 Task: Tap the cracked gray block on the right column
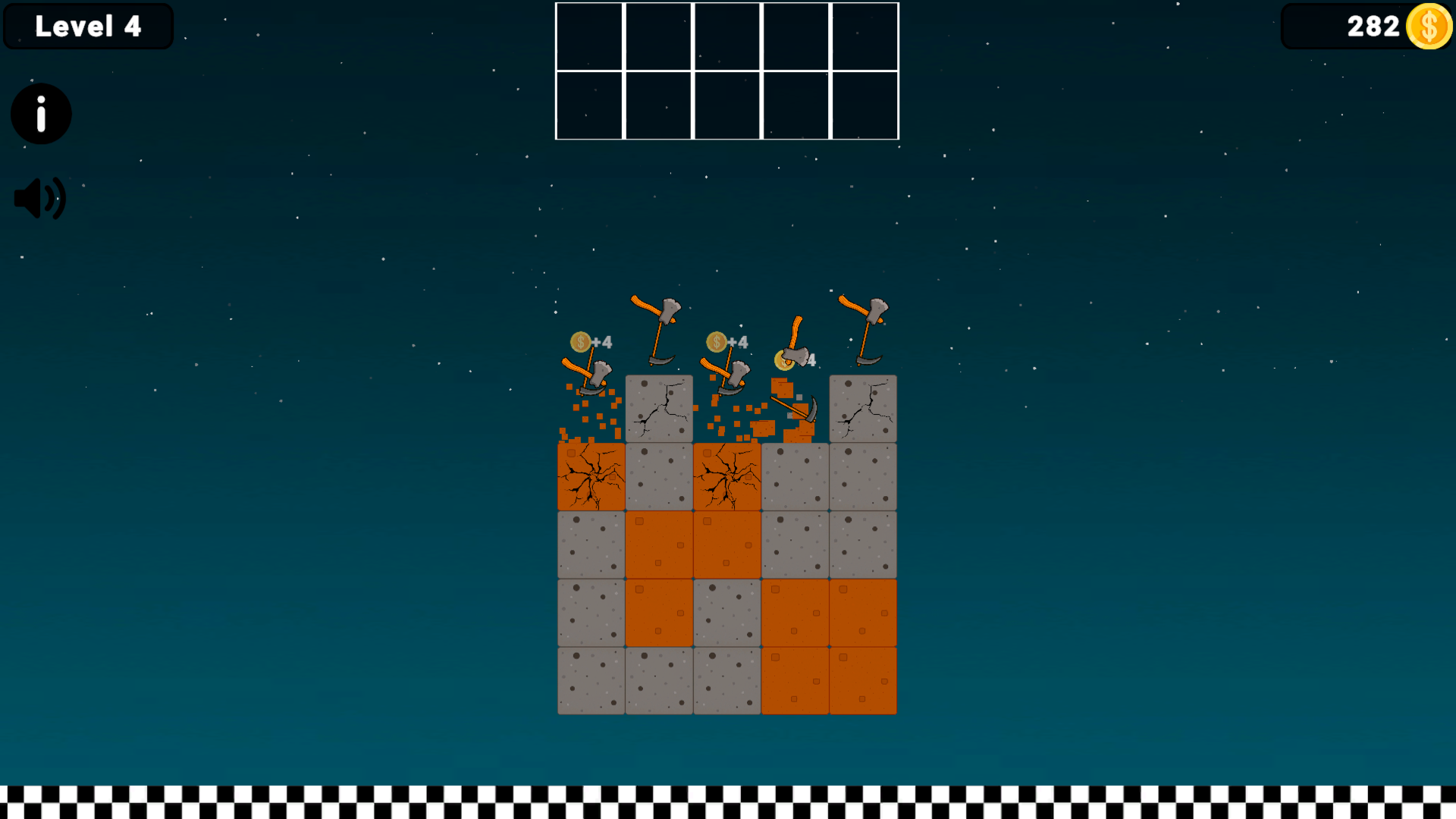(x=863, y=408)
